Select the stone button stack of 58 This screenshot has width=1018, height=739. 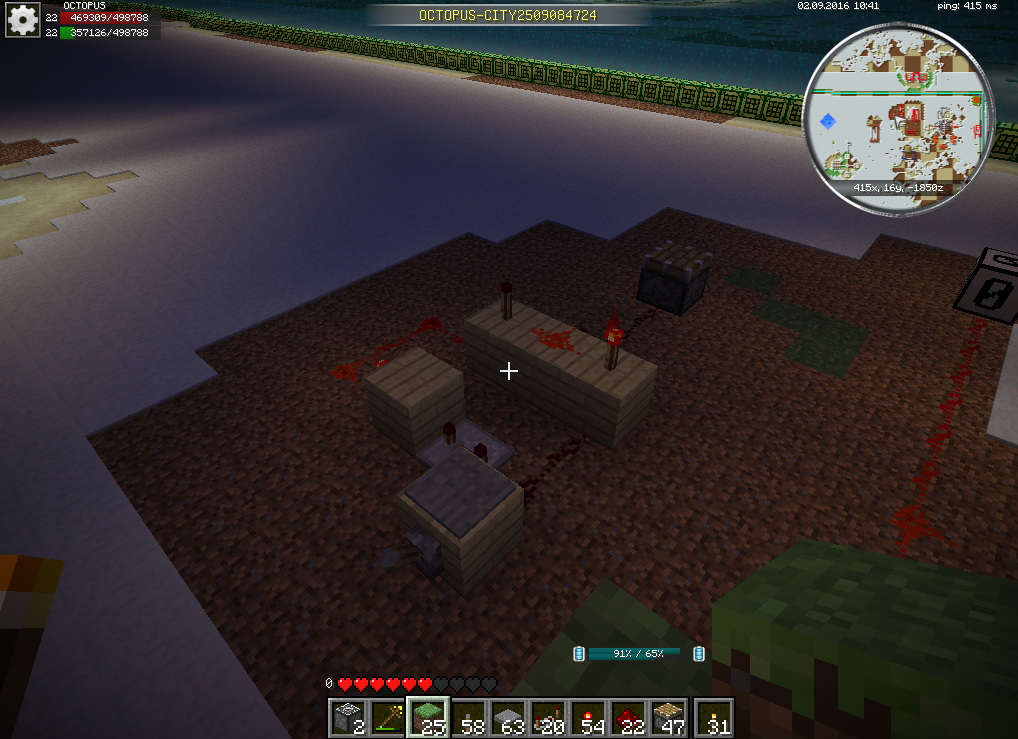469,716
